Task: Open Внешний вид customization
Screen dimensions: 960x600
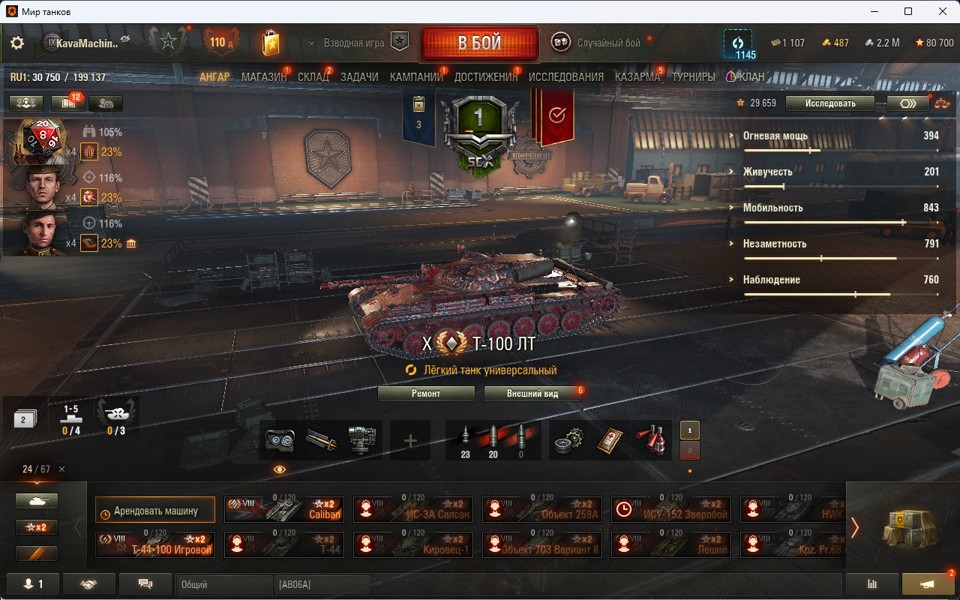Action: (x=532, y=394)
